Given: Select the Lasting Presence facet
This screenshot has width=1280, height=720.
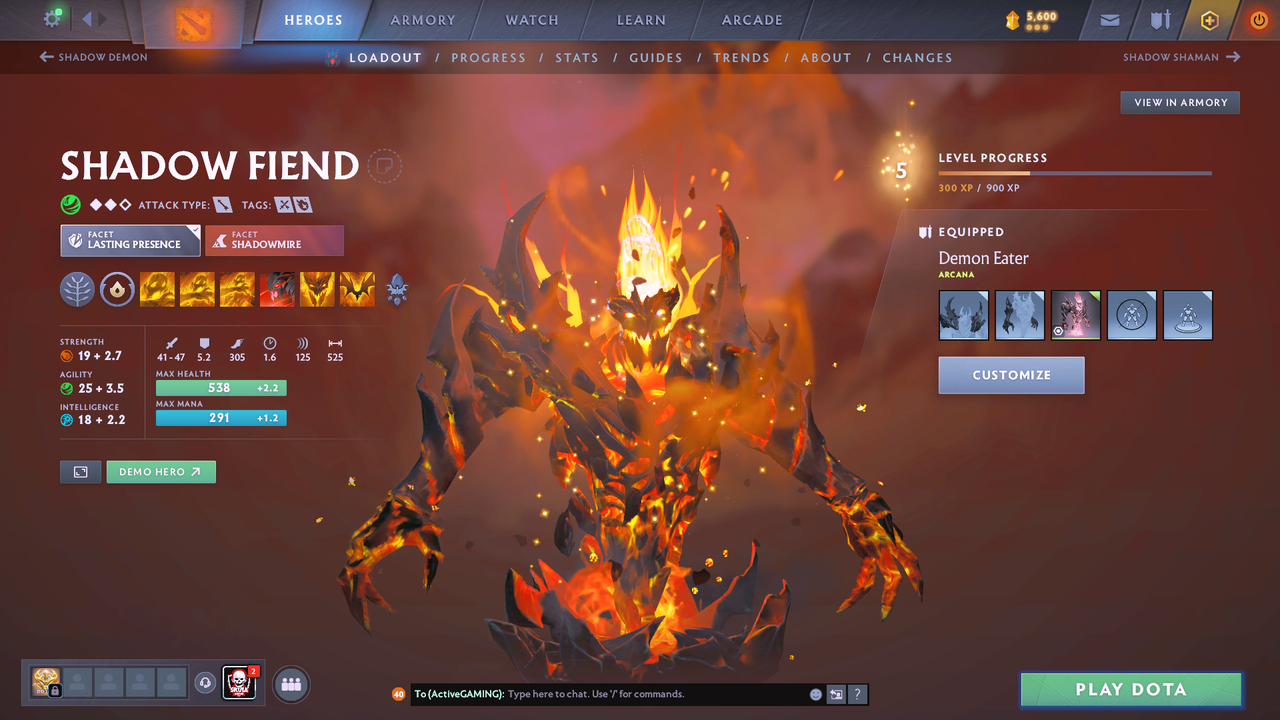Looking at the screenshot, I should coord(130,240).
